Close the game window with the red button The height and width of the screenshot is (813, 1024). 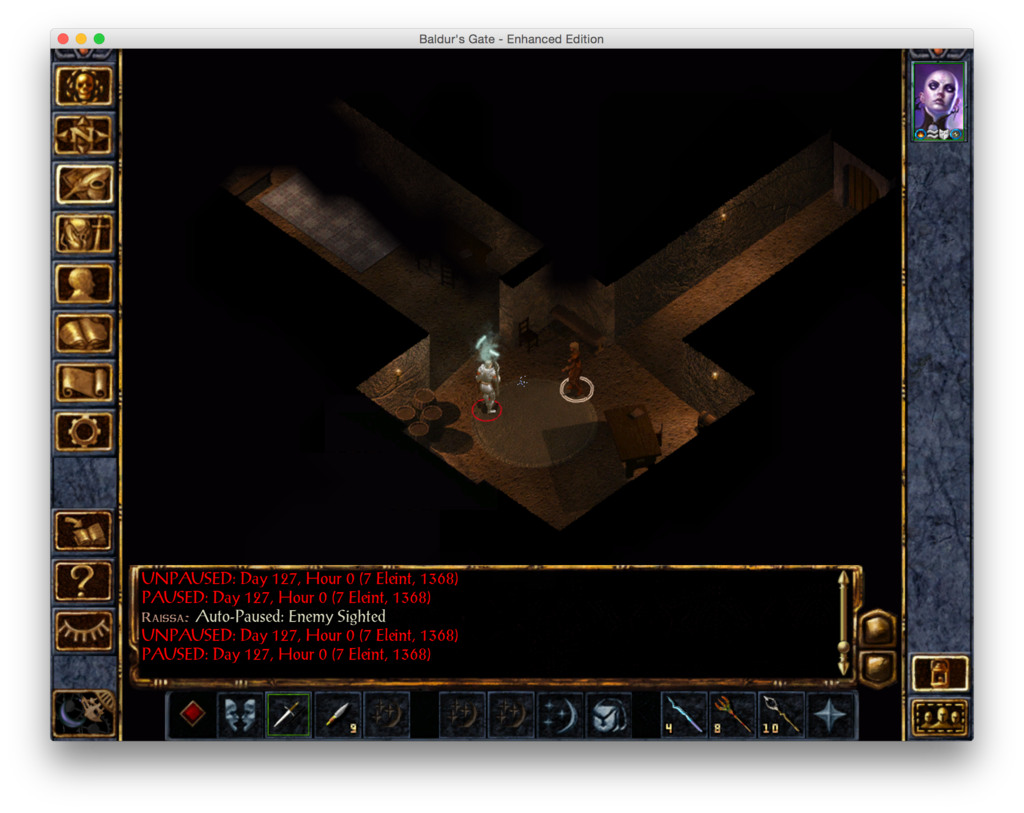point(63,39)
